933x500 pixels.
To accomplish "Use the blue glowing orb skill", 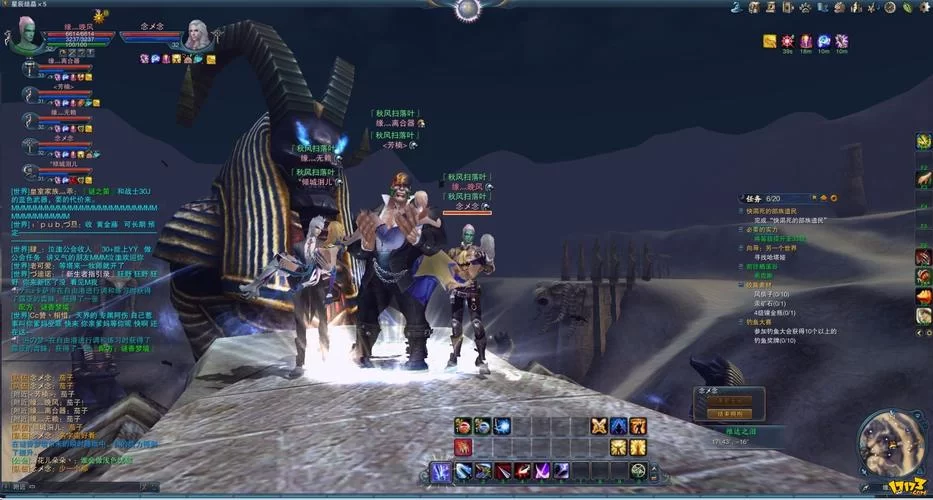I will [x=503, y=426].
